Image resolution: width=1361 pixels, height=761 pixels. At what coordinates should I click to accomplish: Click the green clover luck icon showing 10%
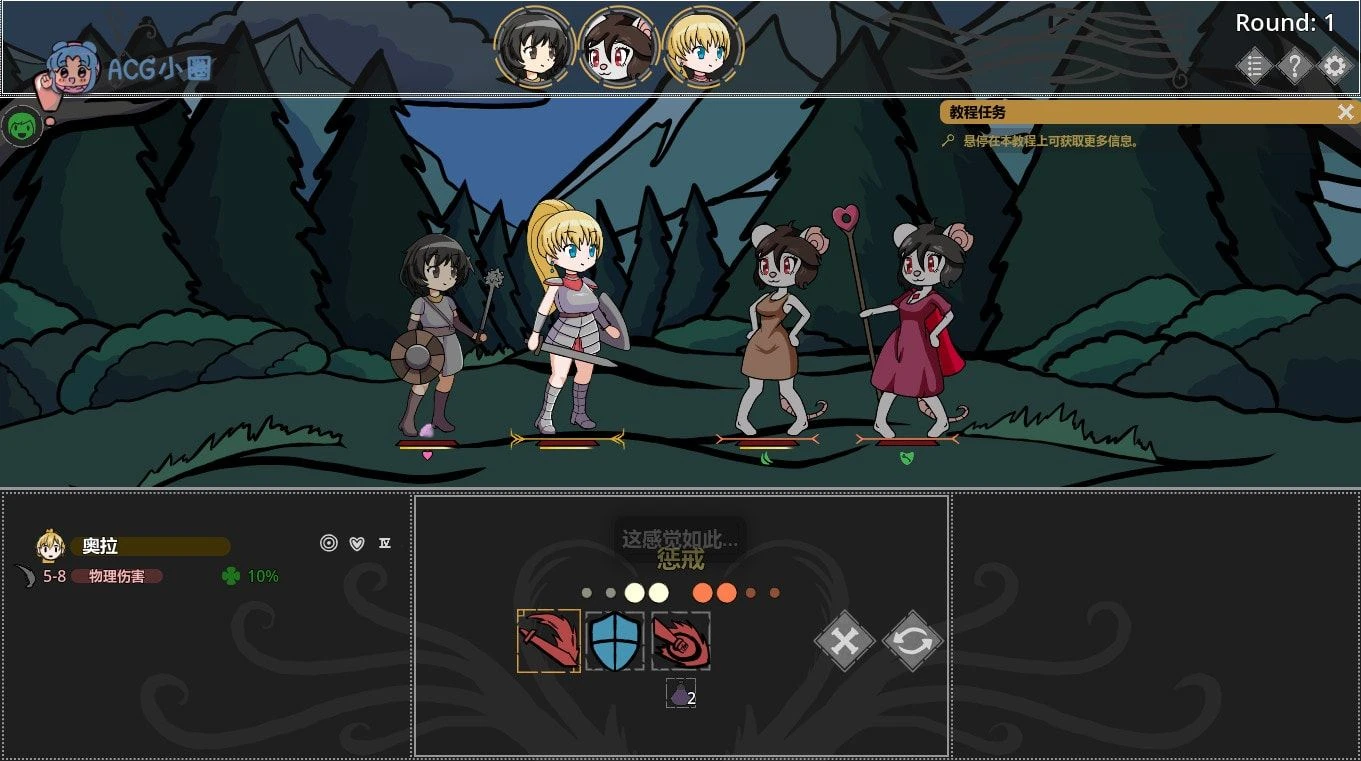tap(232, 576)
